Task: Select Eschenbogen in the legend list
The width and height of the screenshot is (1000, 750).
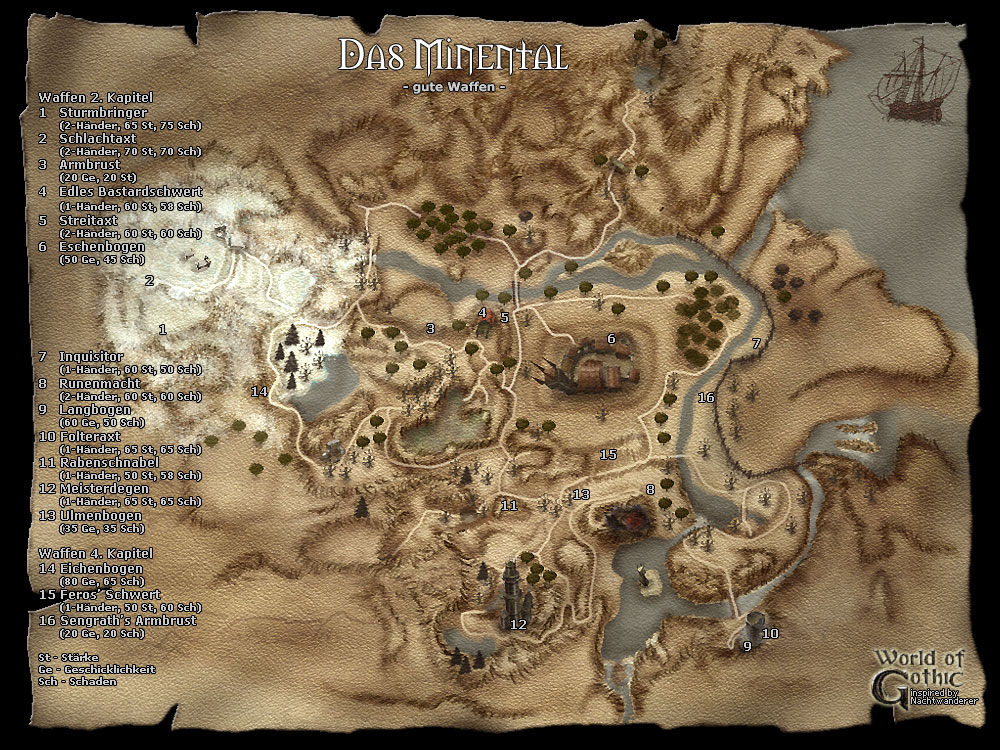Action: coord(102,246)
